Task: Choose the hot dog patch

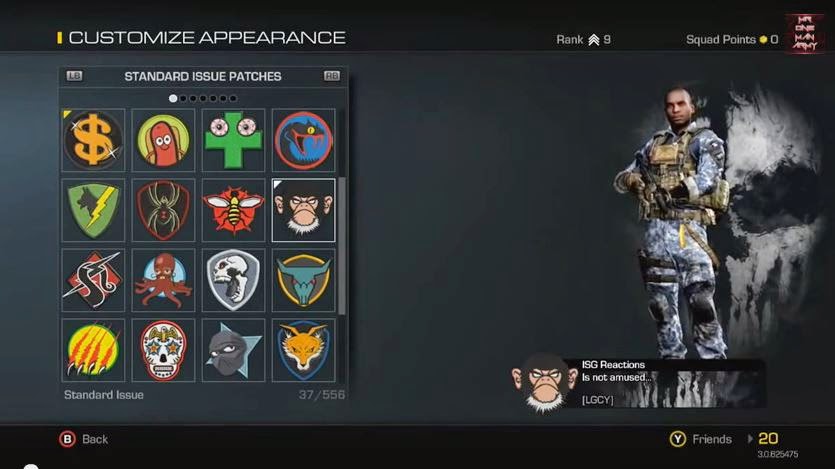Action: tap(163, 140)
